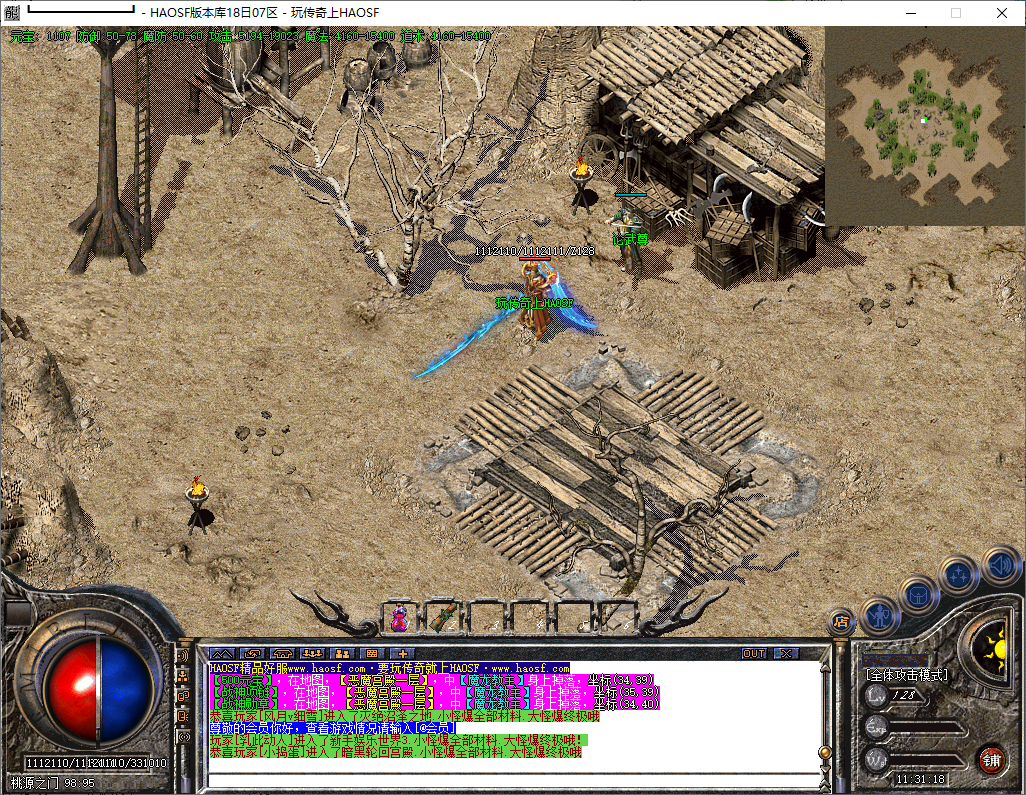Toggle sound with the speaker button
This screenshot has width=1026, height=795.
(x=1000, y=564)
